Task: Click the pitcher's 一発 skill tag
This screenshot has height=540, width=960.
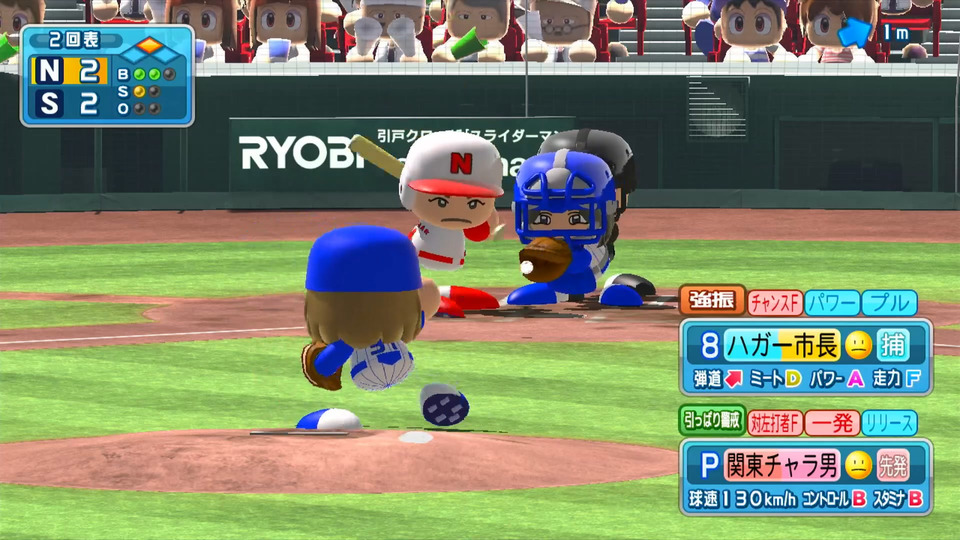Action: click(831, 422)
